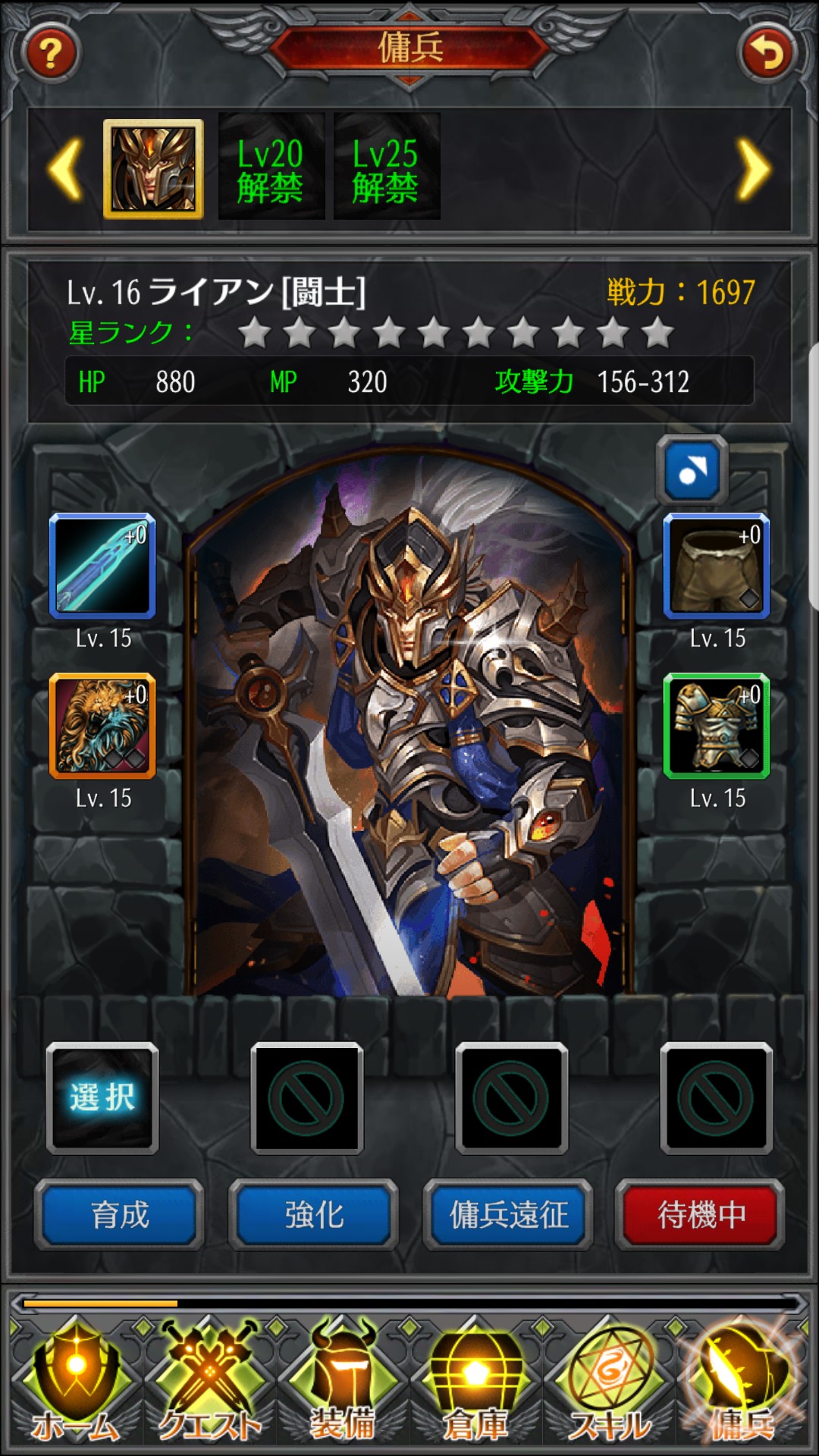Open the 強化 enhance button

[313, 1215]
